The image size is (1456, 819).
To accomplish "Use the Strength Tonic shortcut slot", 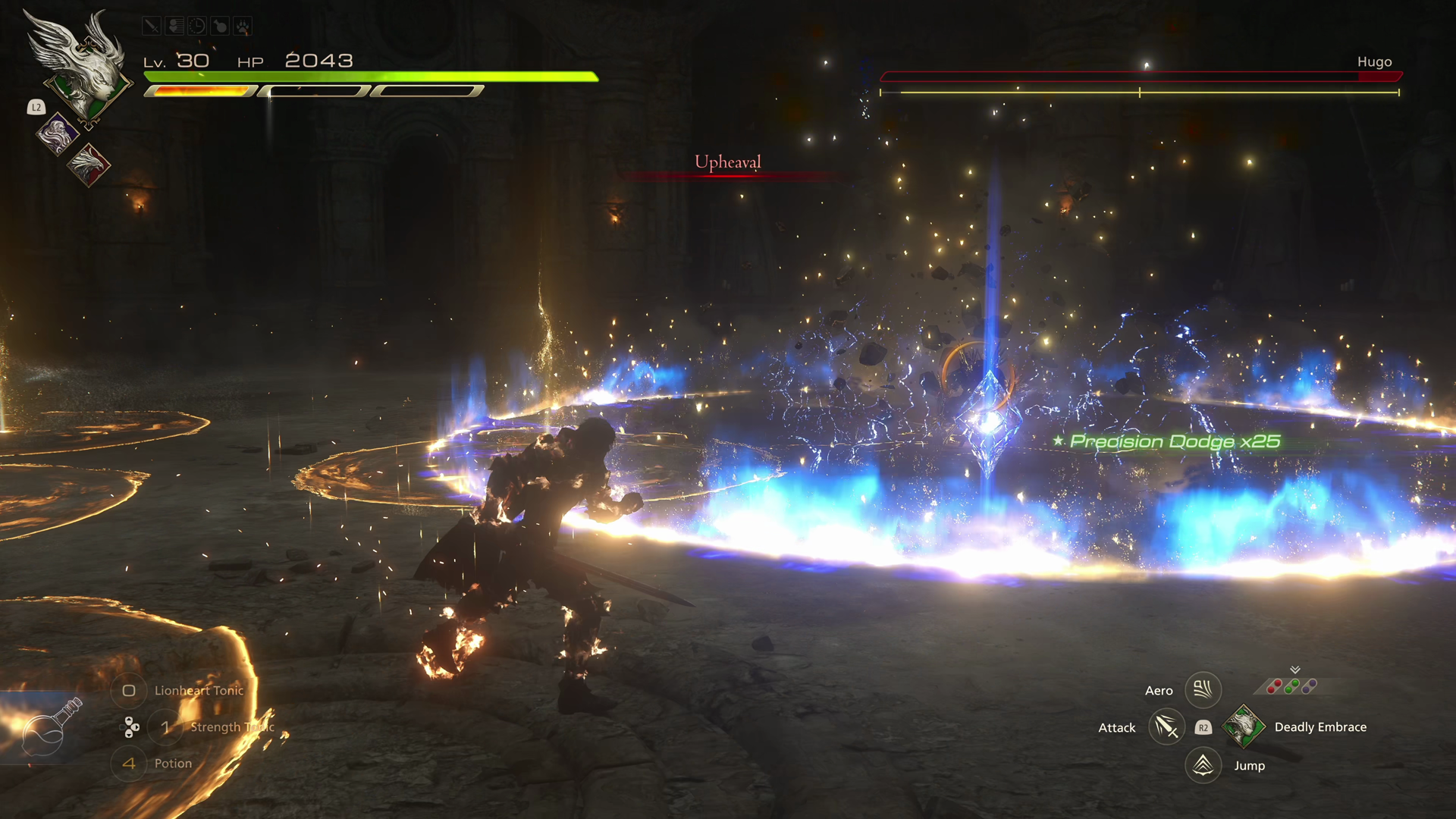I will click(165, 727).
